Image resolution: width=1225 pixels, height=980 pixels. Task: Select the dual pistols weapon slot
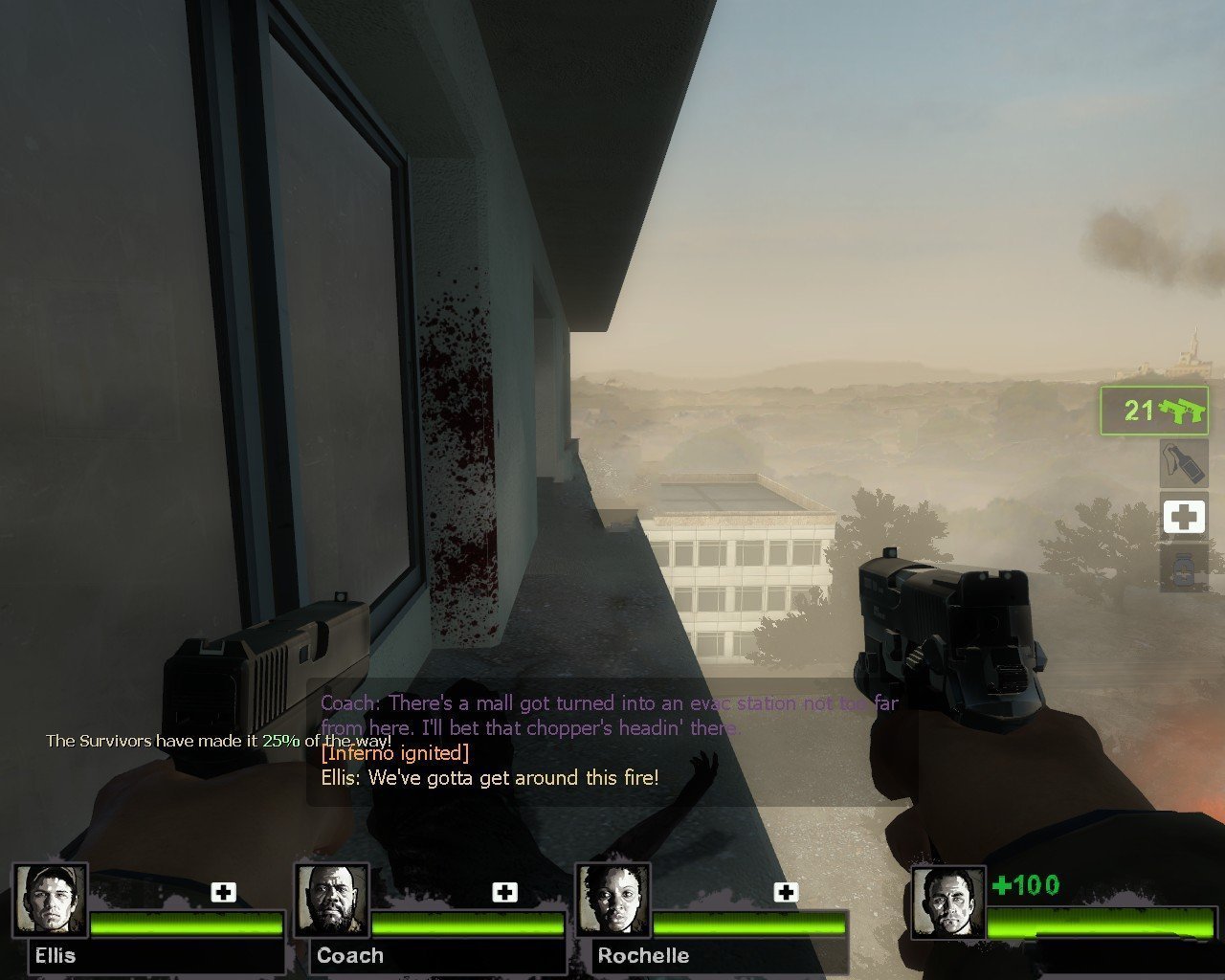[x=1153, y=412]
